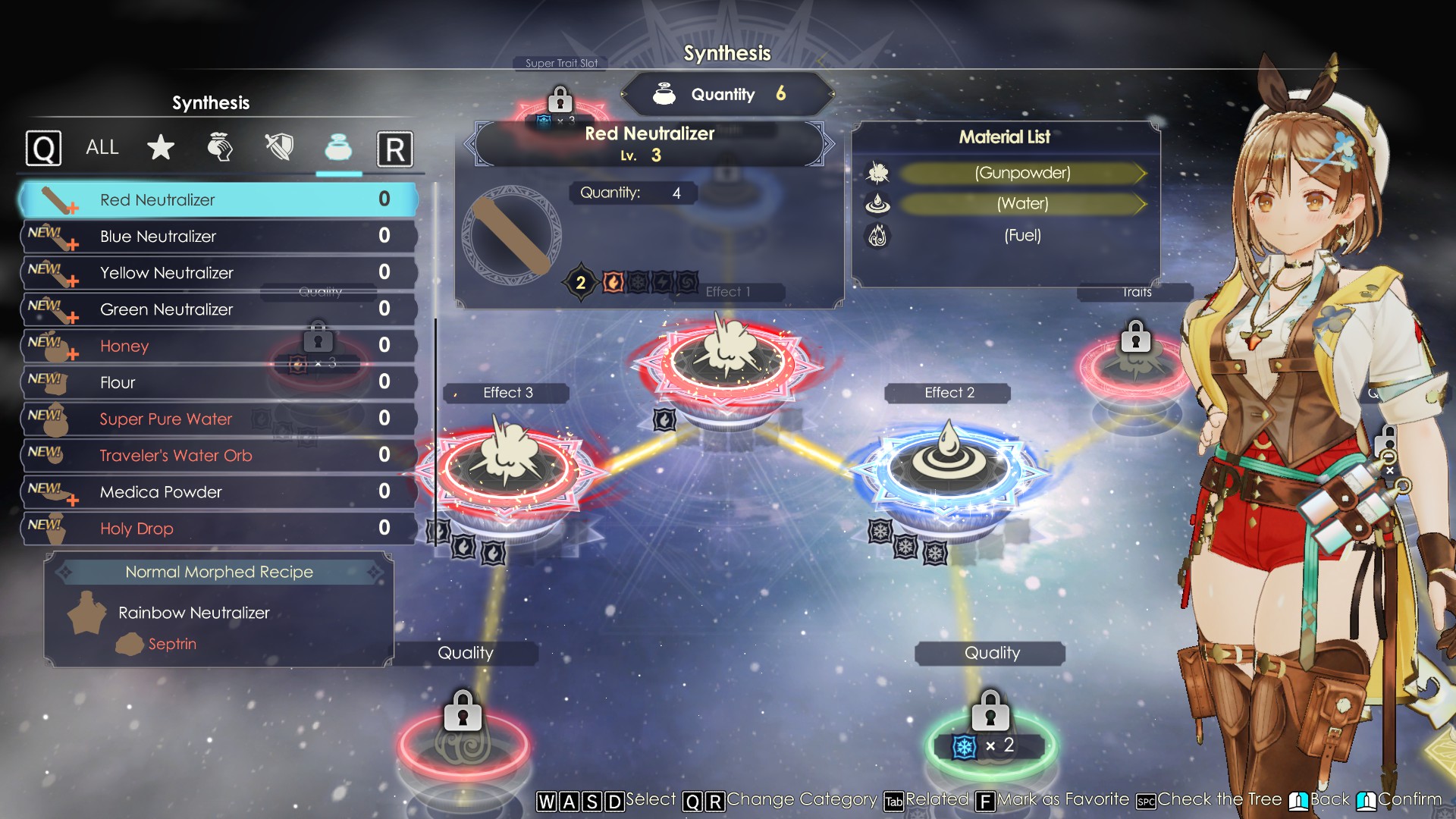Pick the Yellow Neutralizer recipe
This screenshot has width=1456, height=819.
218,273
